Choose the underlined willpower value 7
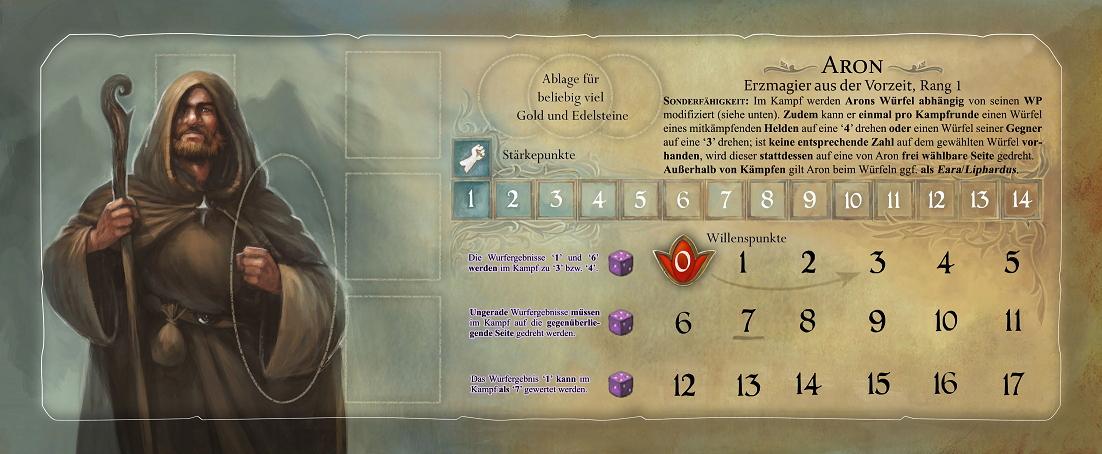 coord(746,323)
